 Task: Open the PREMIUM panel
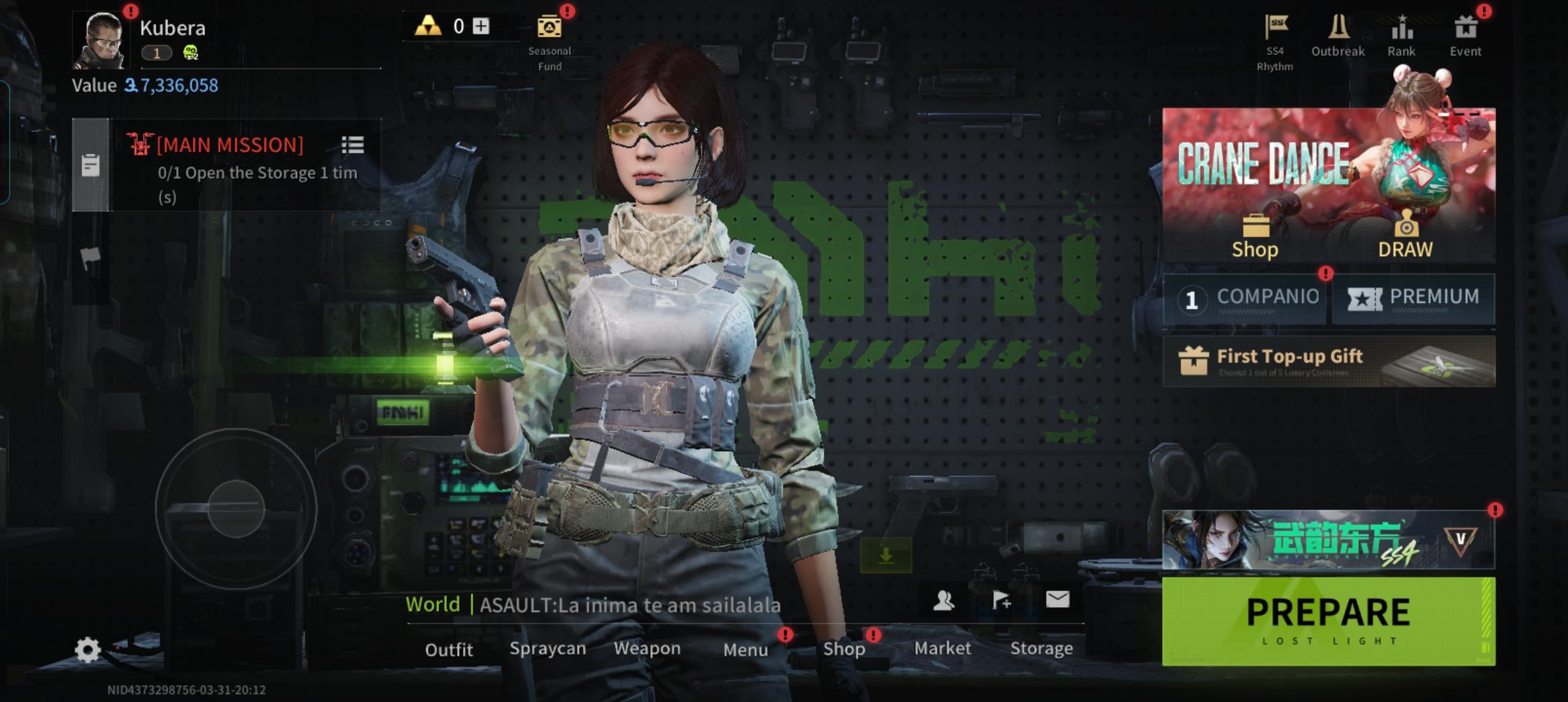pyautogui.click(x=1413, y=298)
